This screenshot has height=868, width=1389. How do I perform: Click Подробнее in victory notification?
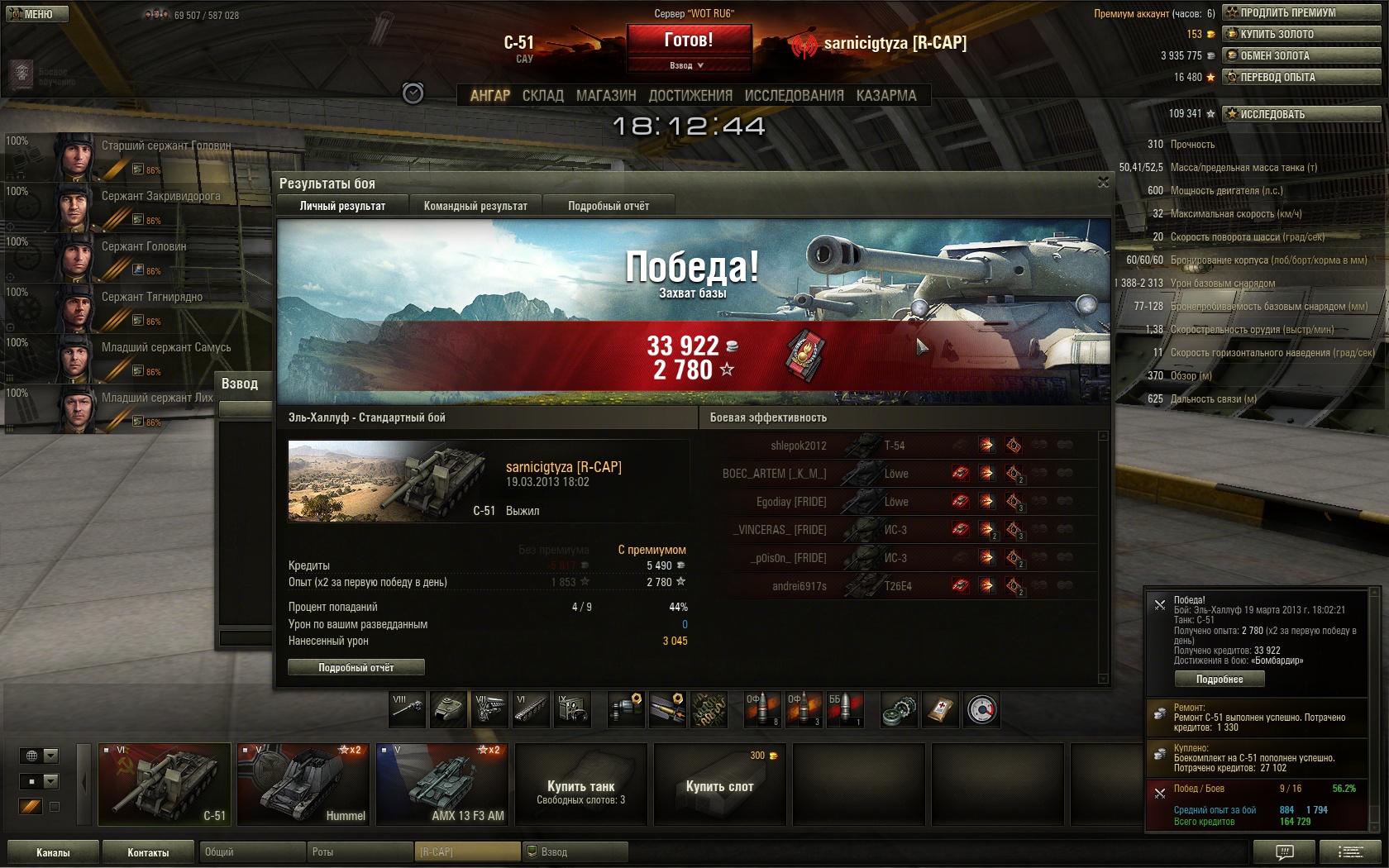click(1220, 679)
